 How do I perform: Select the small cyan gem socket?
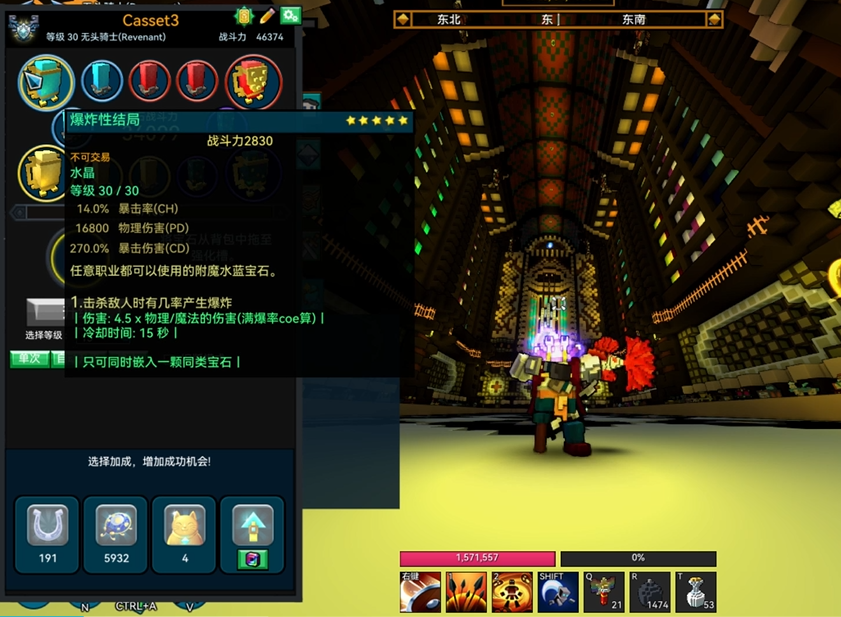click(101, 81)
